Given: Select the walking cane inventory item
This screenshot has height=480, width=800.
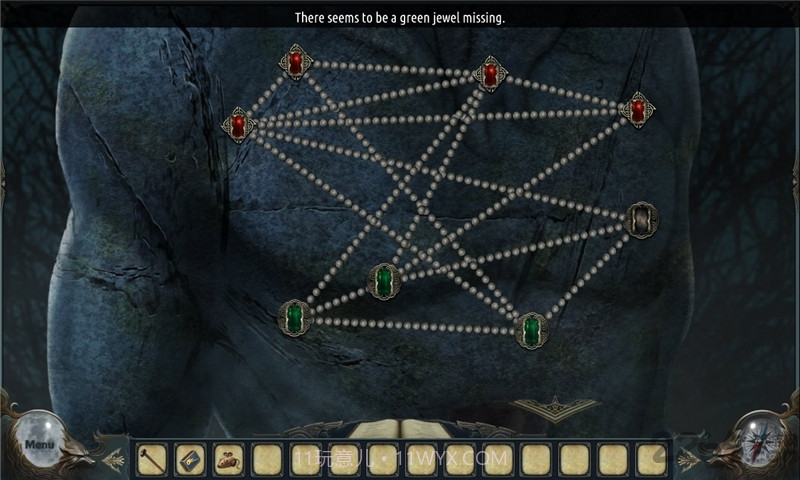Looking at the screenshot, I should (x=151, y=459).
